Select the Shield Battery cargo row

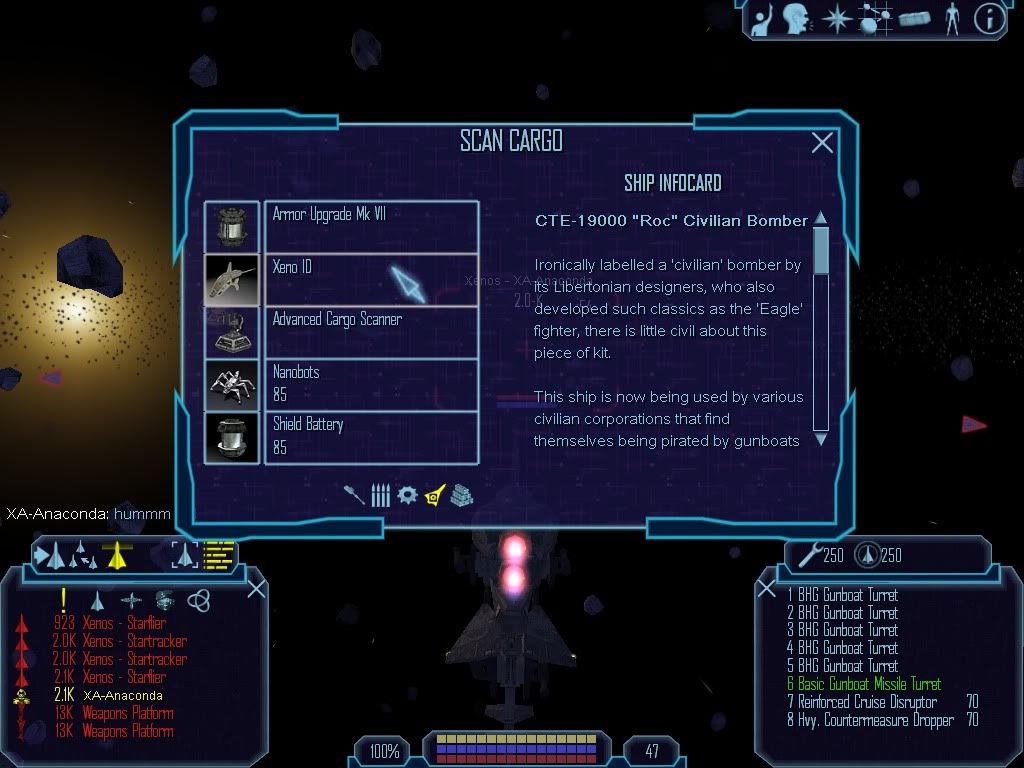(x=370, y=437)
